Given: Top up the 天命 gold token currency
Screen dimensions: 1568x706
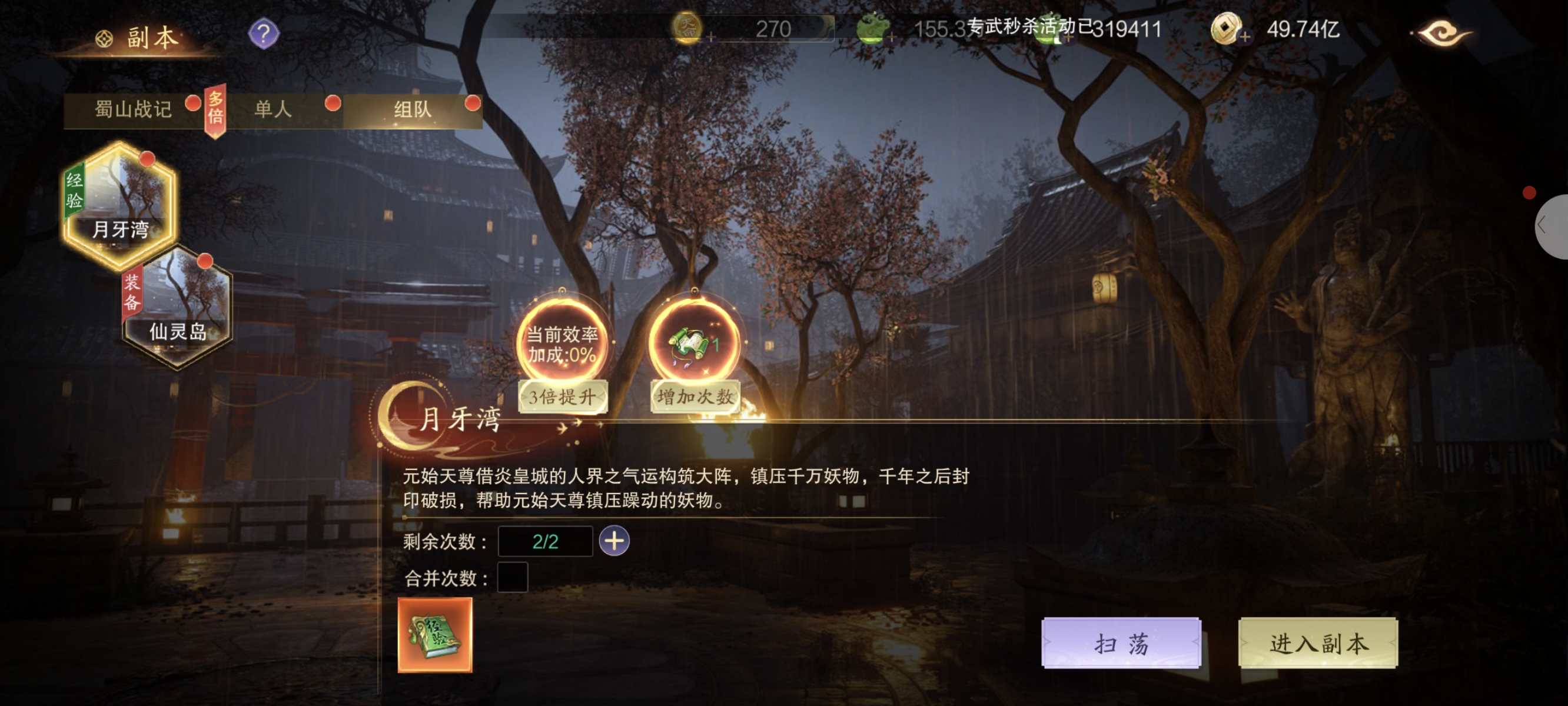Looking at the screenshot, I should tap(710, 38).
